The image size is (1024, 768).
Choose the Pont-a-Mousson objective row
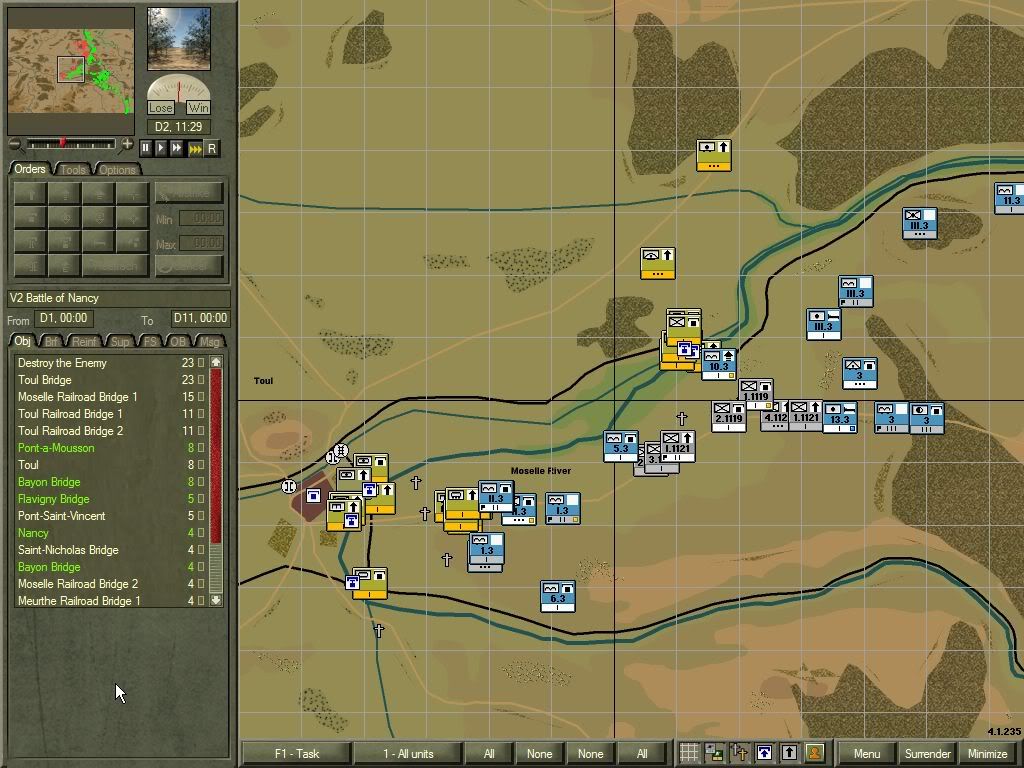click(x=56, y=448)
